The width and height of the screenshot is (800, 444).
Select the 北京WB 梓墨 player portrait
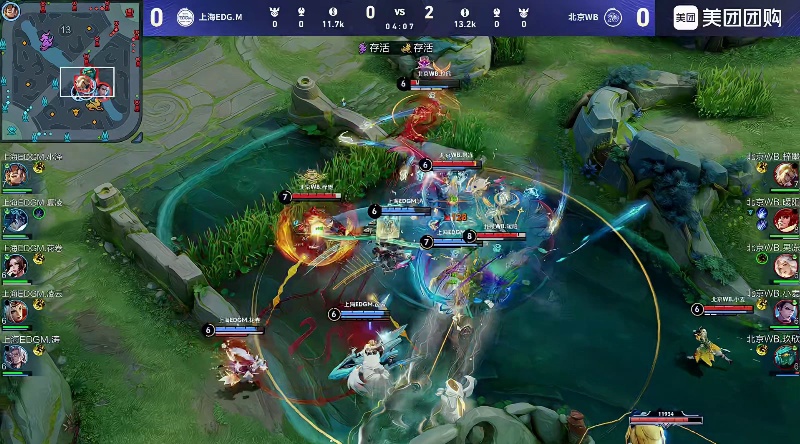[785, 174]
